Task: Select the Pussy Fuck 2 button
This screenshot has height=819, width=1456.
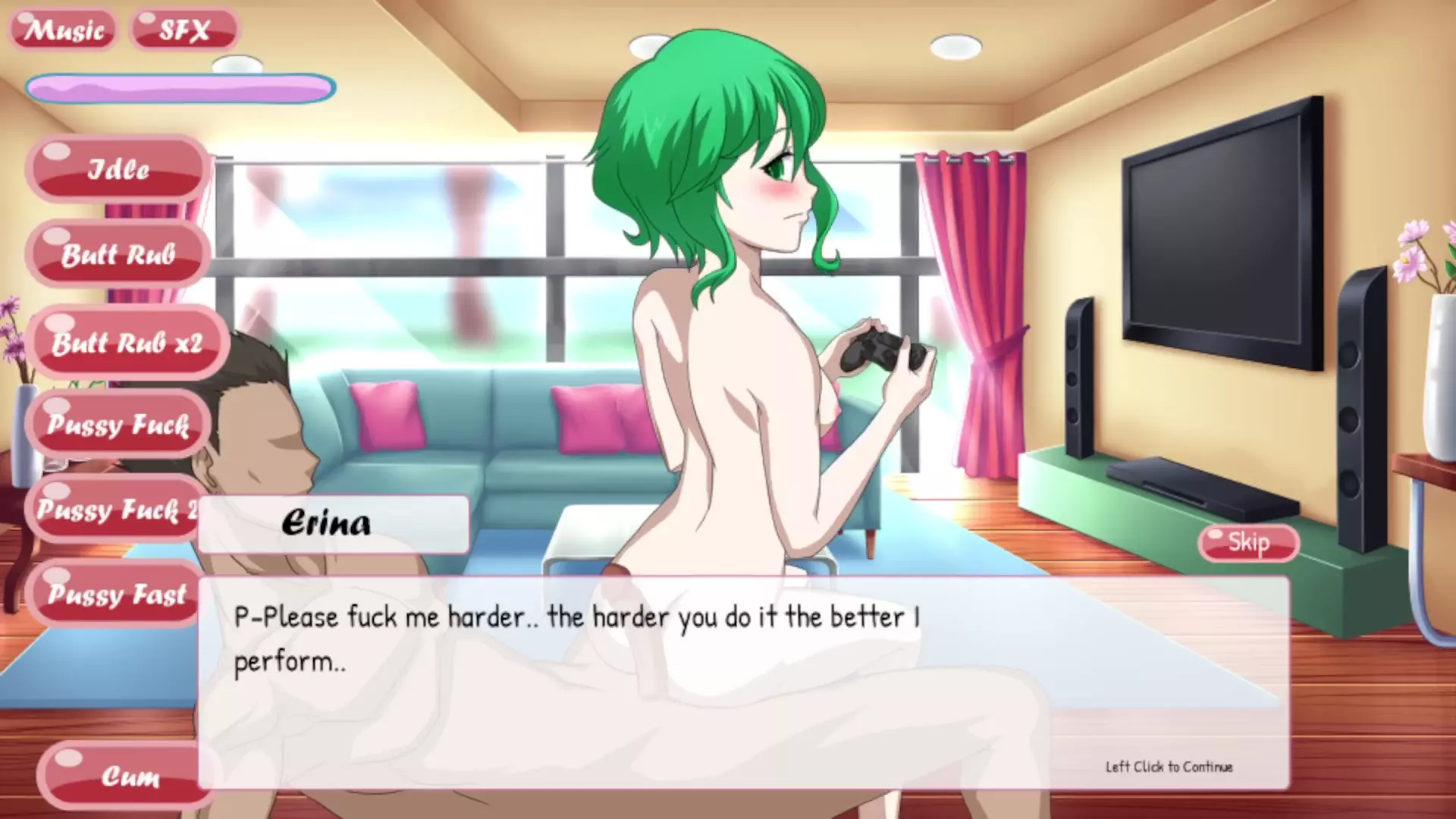Action: click(x=114, y=510)
